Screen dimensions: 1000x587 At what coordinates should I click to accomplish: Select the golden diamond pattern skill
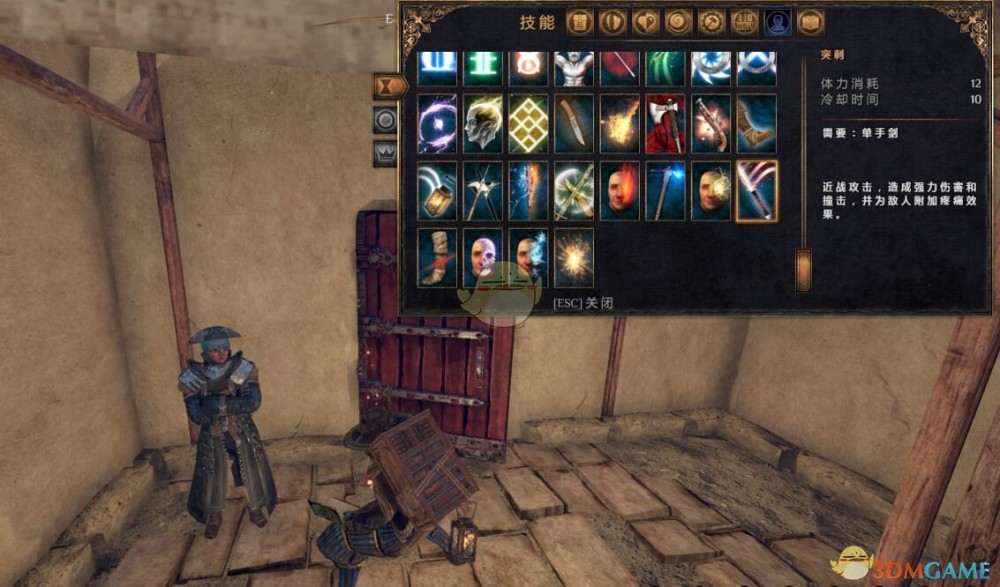(x=528, y=124)
